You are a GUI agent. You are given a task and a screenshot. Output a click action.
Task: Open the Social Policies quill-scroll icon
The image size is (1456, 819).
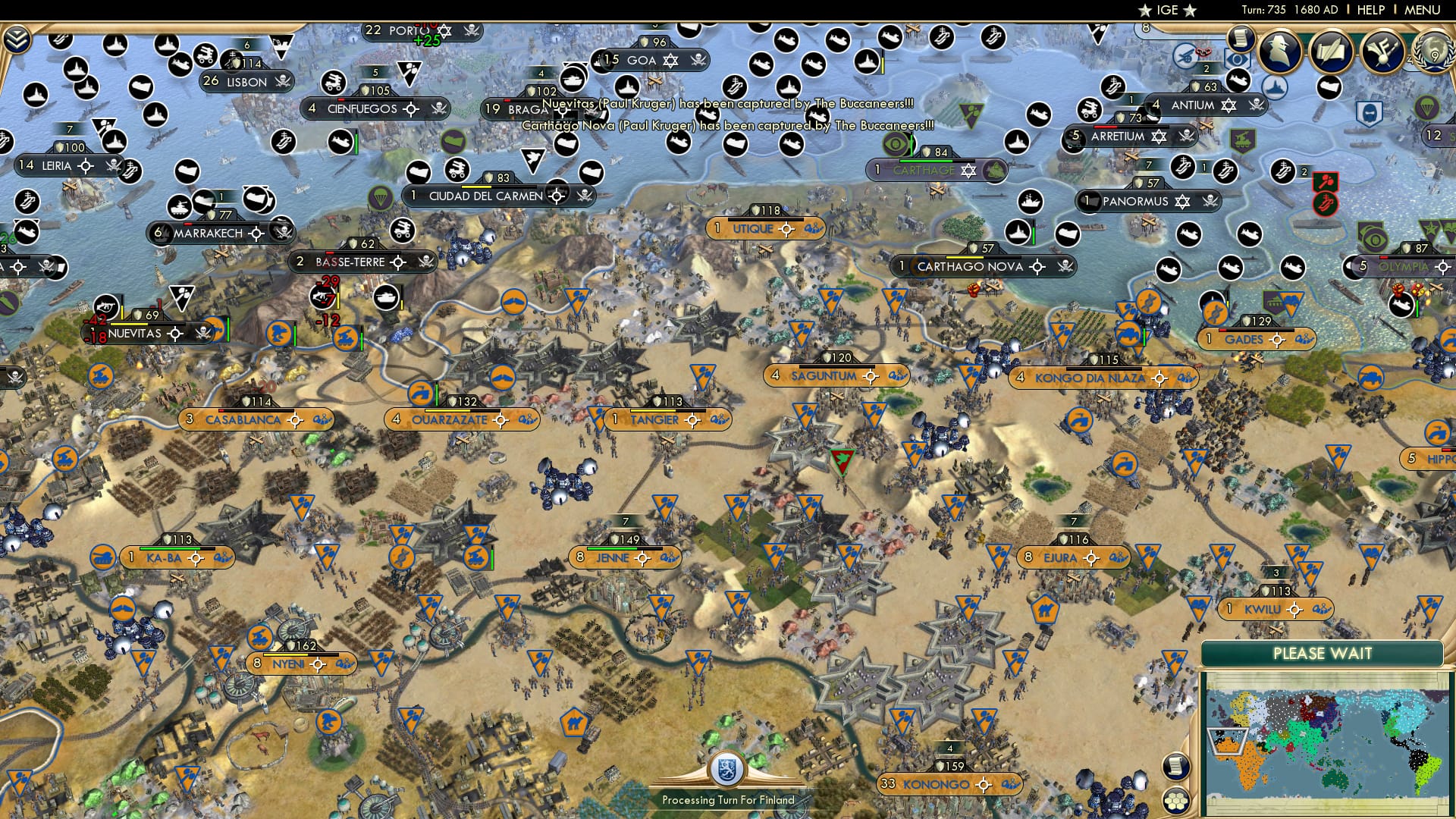coord(1332,53)
